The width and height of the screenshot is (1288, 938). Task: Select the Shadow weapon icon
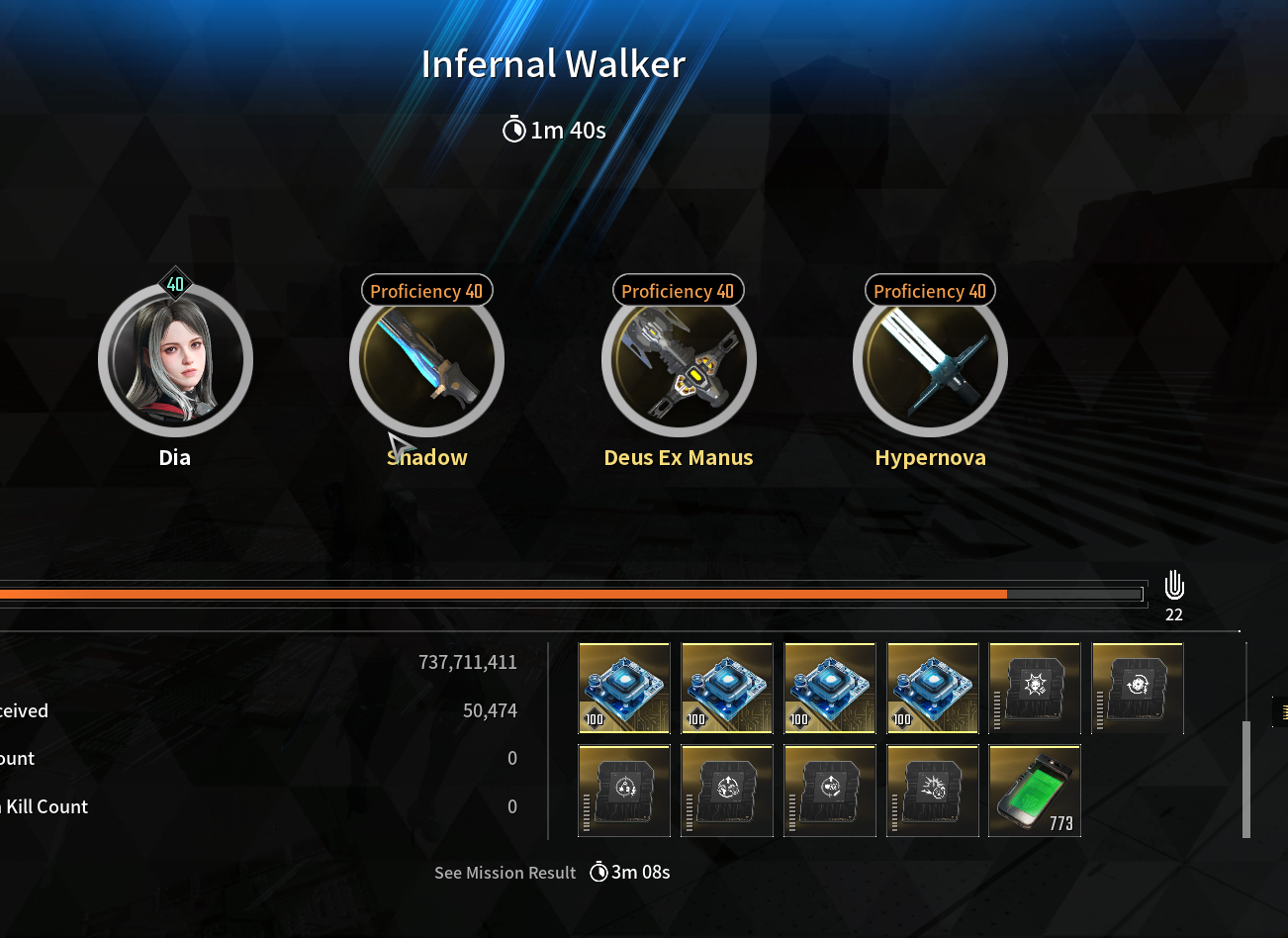coord(426,360)
